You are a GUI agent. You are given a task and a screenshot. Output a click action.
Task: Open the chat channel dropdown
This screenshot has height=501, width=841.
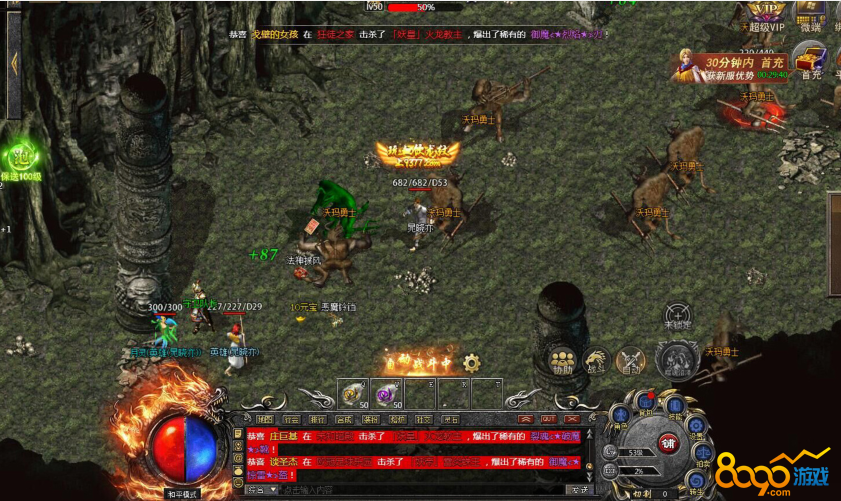click(262, 490)
